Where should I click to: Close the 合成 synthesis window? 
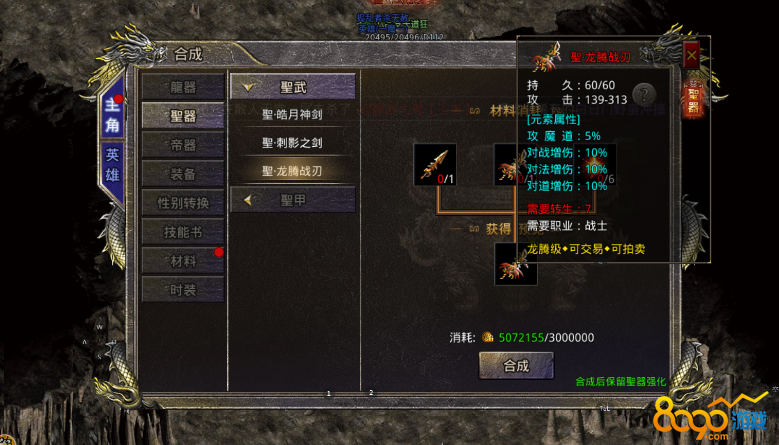691,57
